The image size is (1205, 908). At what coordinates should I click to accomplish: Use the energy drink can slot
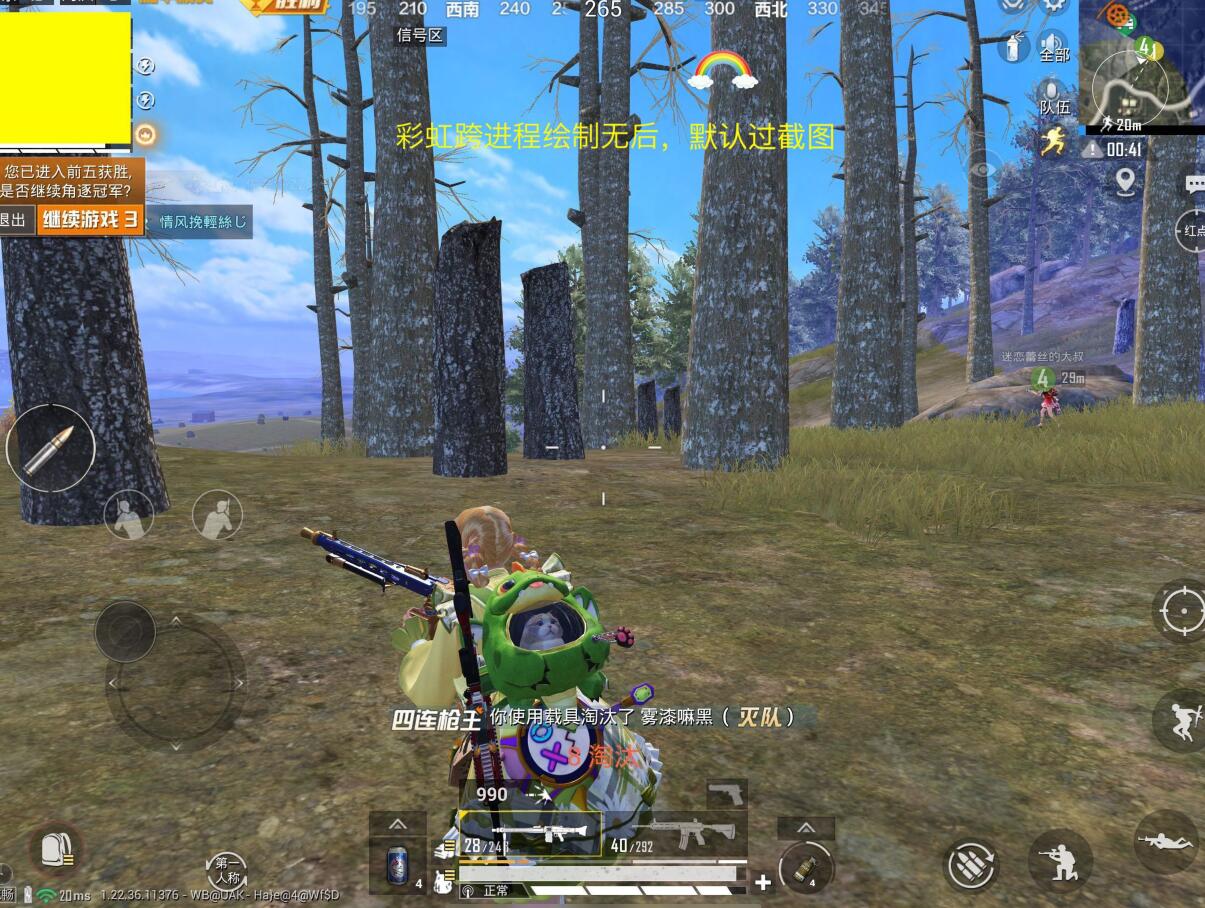398,863
